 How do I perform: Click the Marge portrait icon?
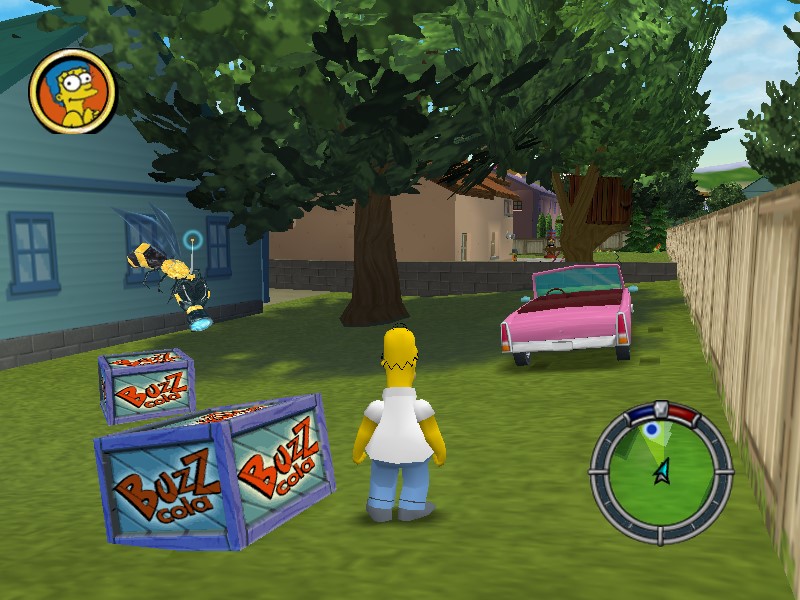coord(73,92)
